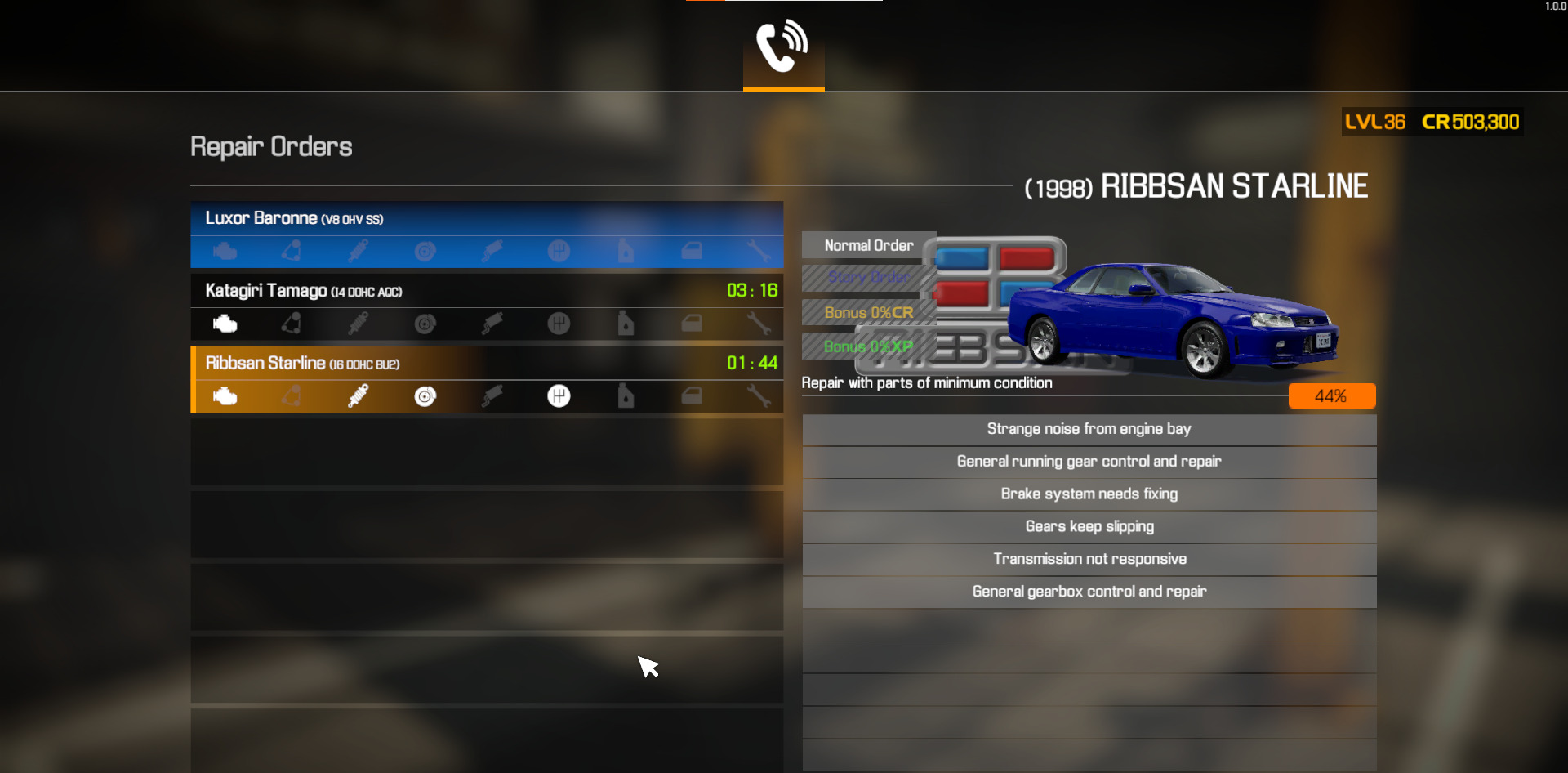Select the Strange noise from engine bay issue

point(1089,428)
